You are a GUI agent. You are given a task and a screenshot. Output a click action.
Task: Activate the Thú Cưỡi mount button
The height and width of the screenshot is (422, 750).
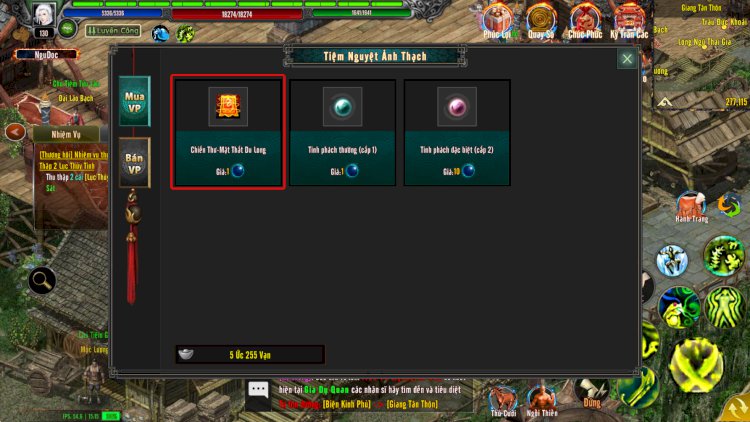pos(502,396)
